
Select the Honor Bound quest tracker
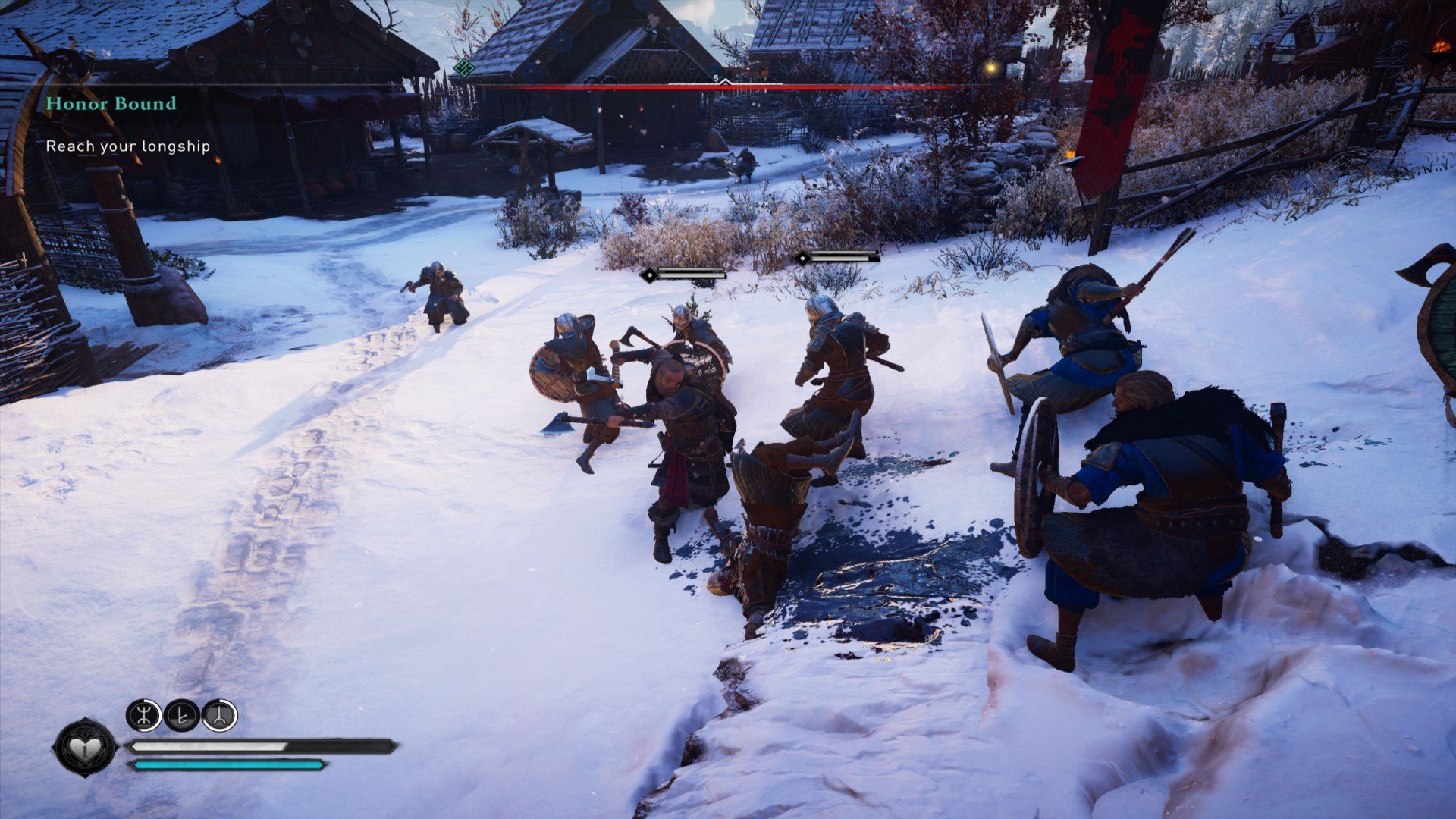pyautogui.click(x=111, y=103)
